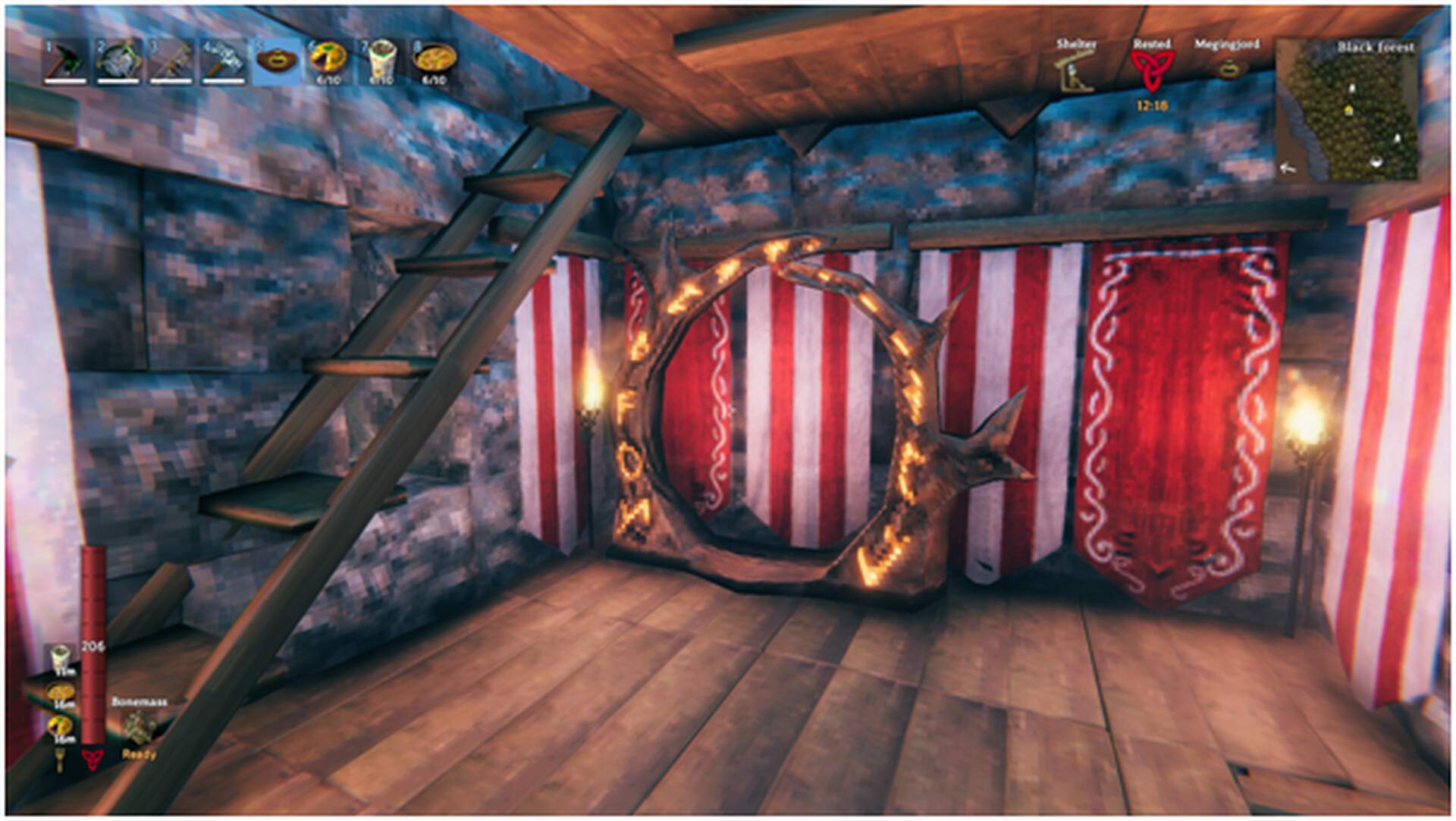Click the fork hunger indicator icon
The height and width of the screenshot is (821, 1456).
[60, 762]
